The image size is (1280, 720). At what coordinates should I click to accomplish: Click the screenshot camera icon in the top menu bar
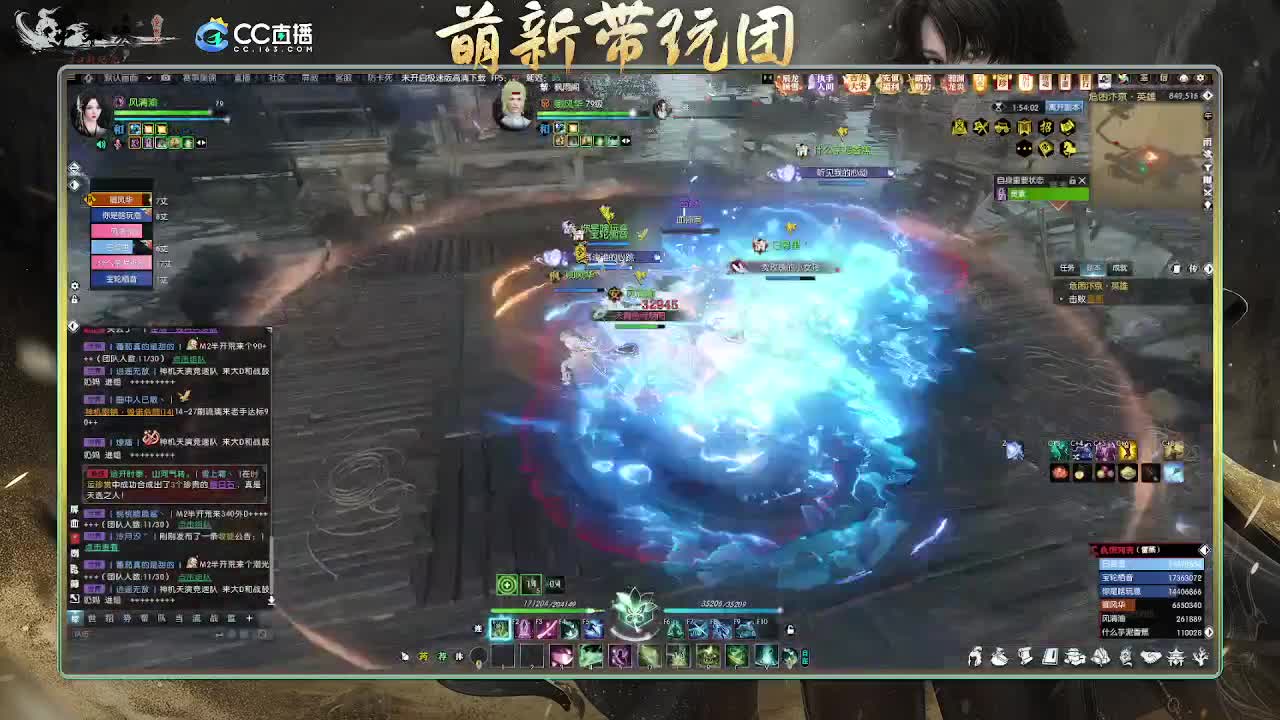point(167,77)
